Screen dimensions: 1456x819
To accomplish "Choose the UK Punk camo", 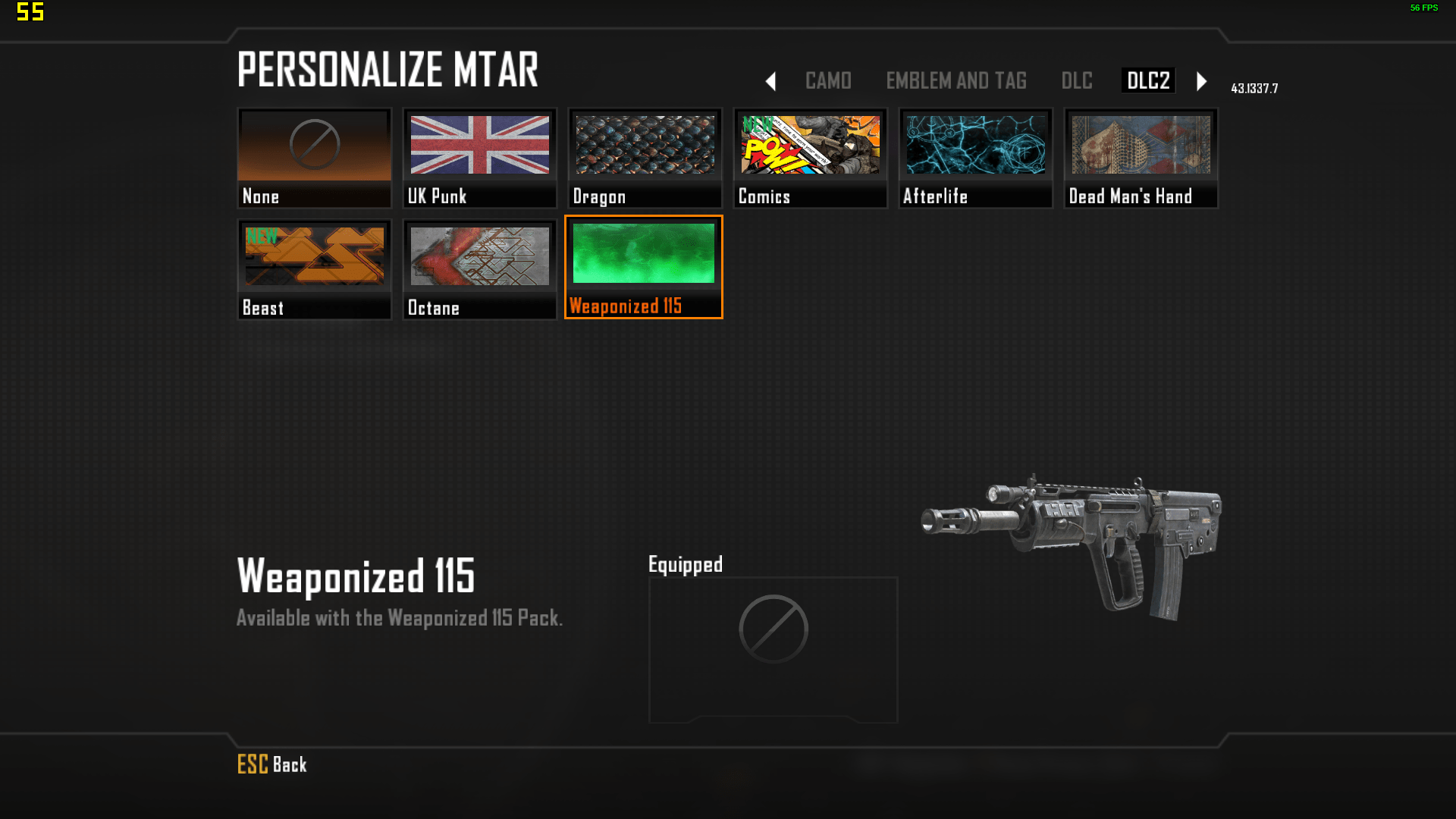I will pos(479,158).
